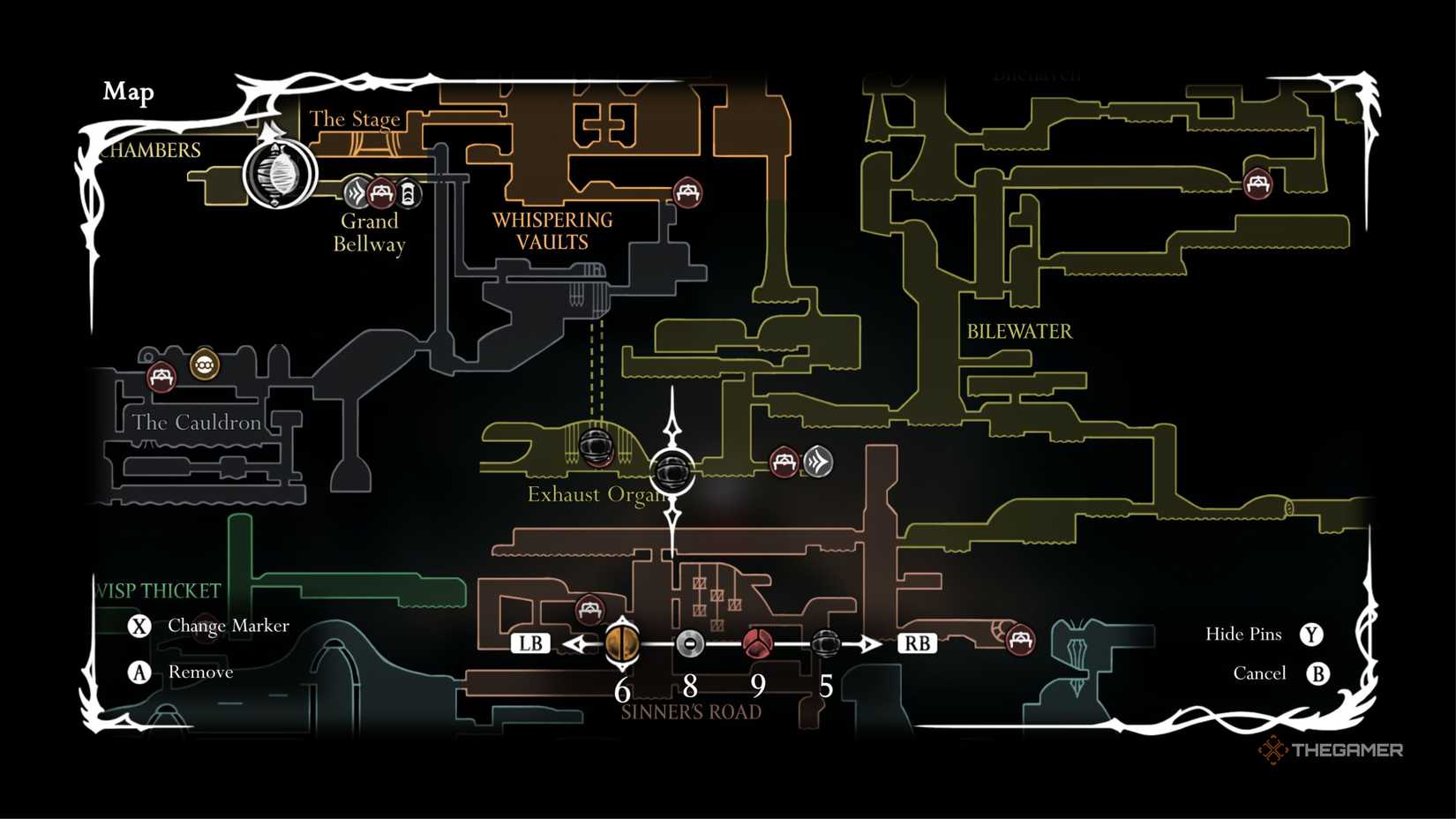The width and height of the screenshot is (1456, 819).
Task: Click the yellow cocoon icon above The Cauldron
Action: [206, 363]
